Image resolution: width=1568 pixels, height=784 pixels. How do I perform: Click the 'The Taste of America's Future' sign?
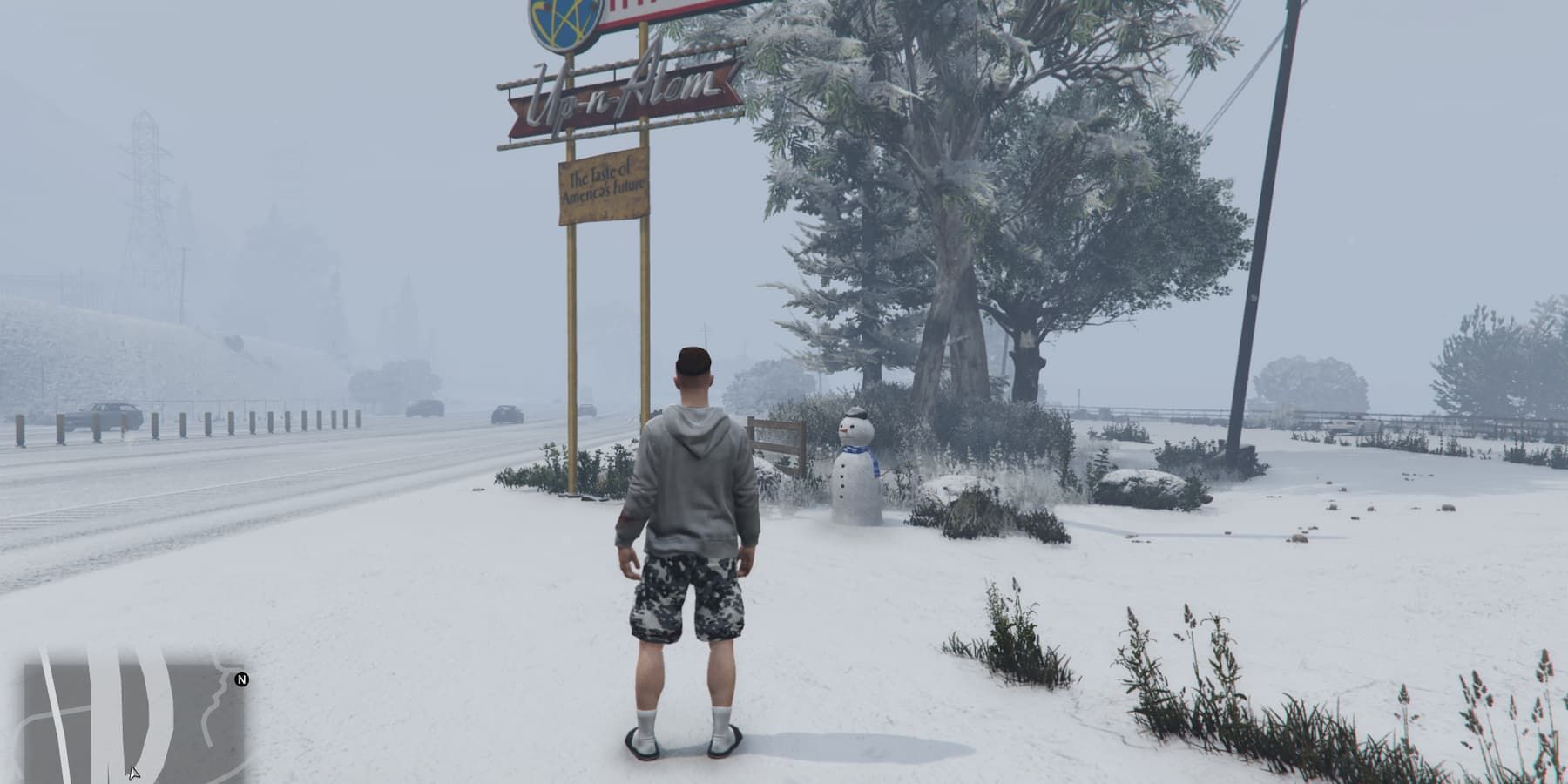pyautogui.click(x=604, y=183)
